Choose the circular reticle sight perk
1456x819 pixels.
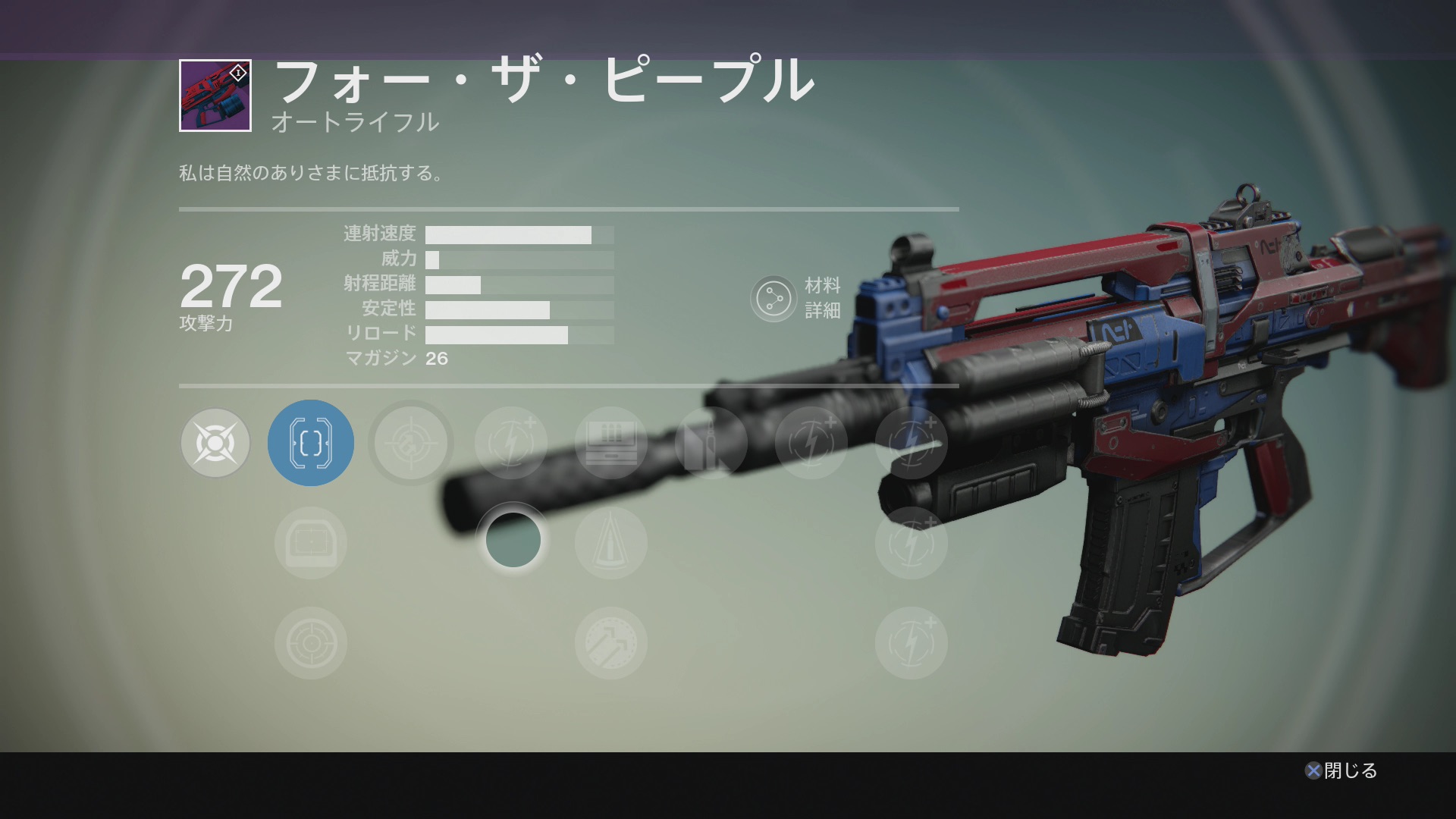click(x=311, y=643)
